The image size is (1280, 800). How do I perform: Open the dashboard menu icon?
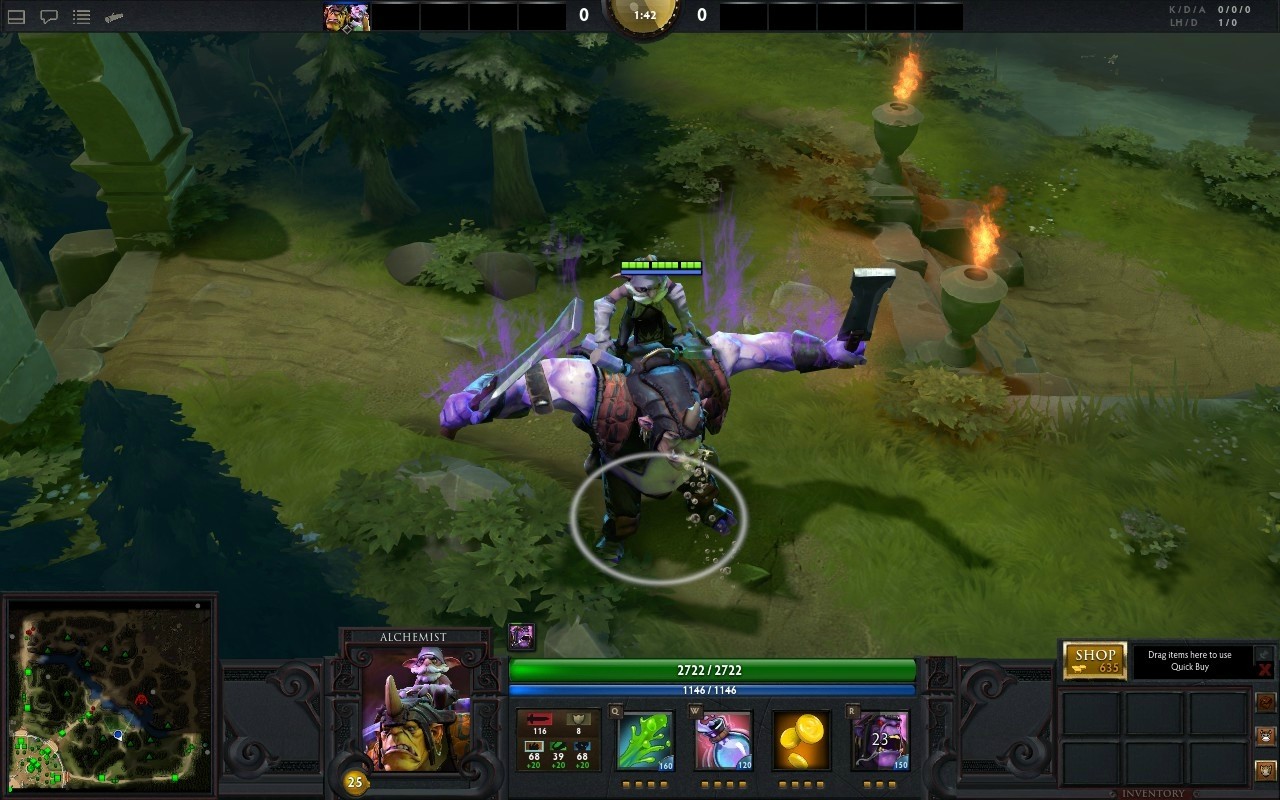17,17
